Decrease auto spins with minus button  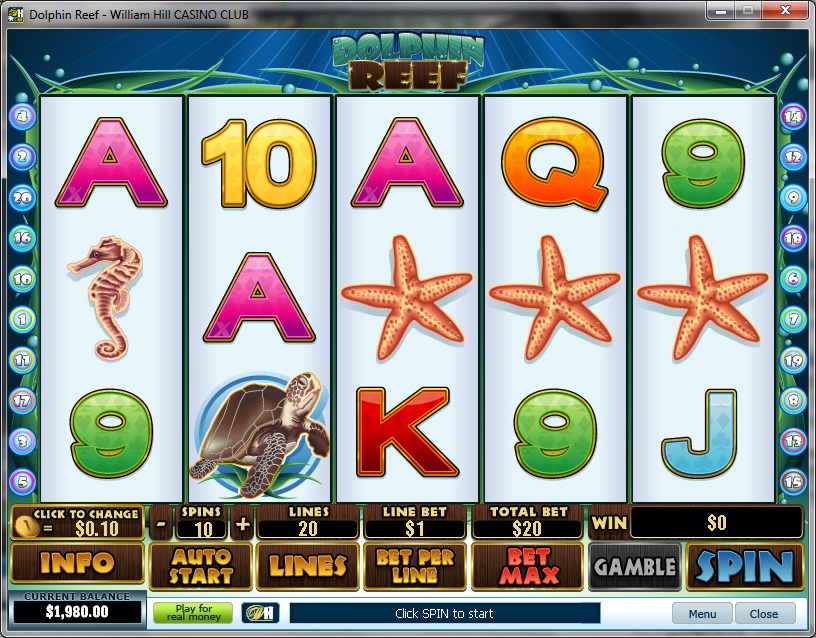pyautogui.click(x=162, y=523)
